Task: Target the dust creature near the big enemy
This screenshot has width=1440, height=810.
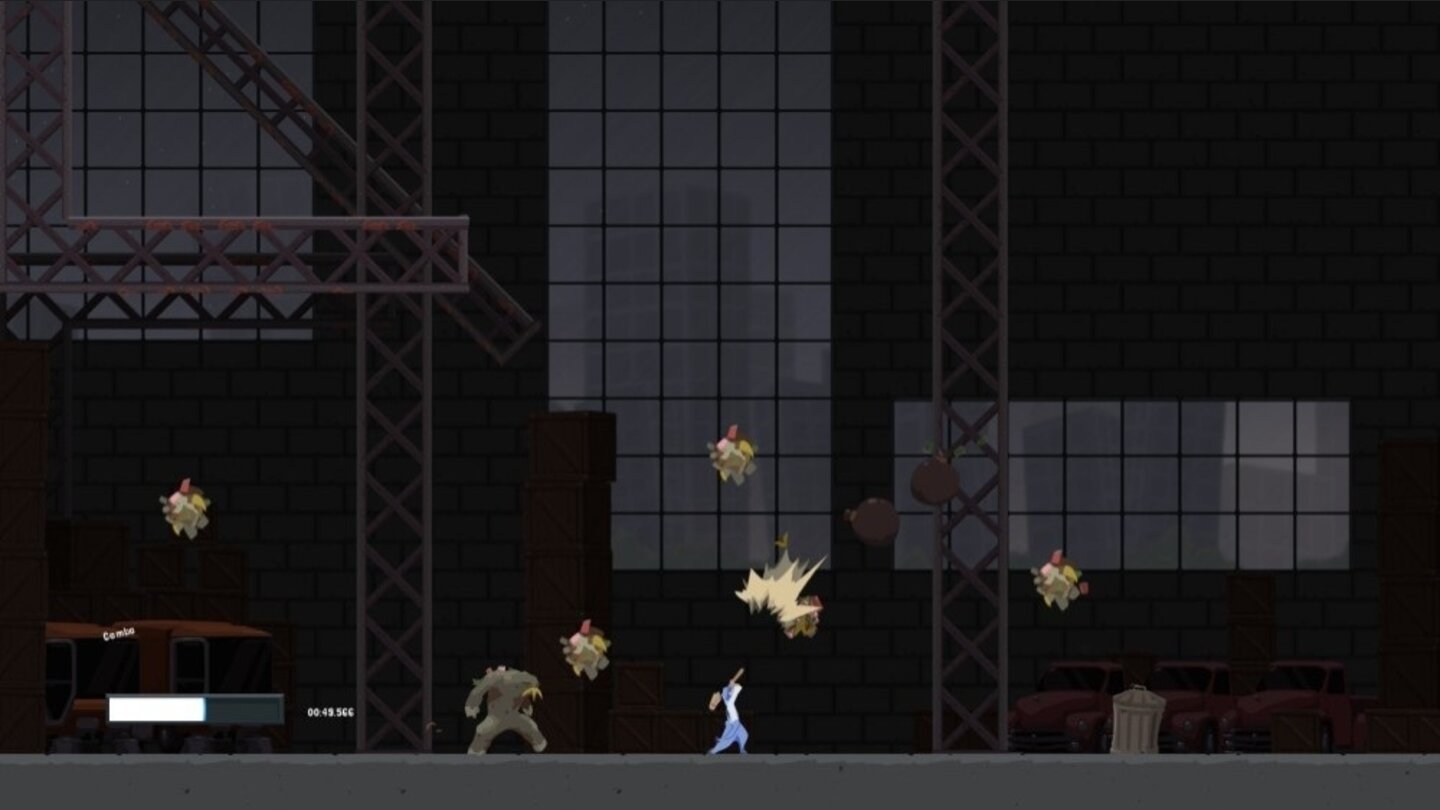Action: pyautogui.click(x=585, y=650)
